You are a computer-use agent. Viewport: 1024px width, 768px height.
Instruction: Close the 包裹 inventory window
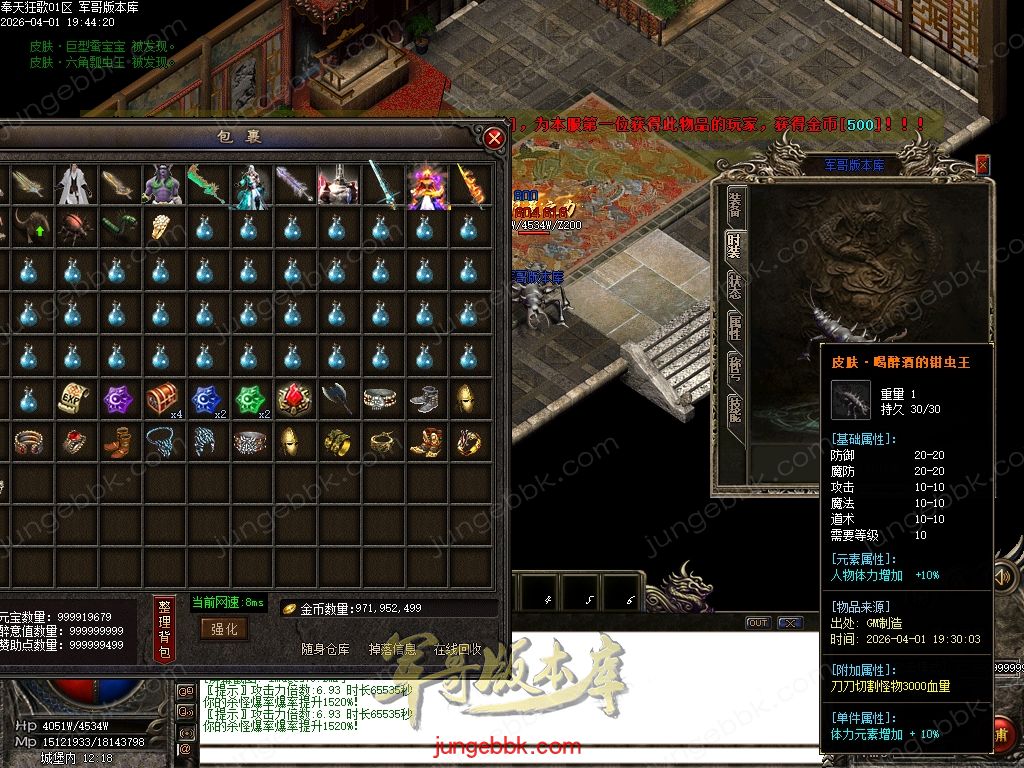494,138
